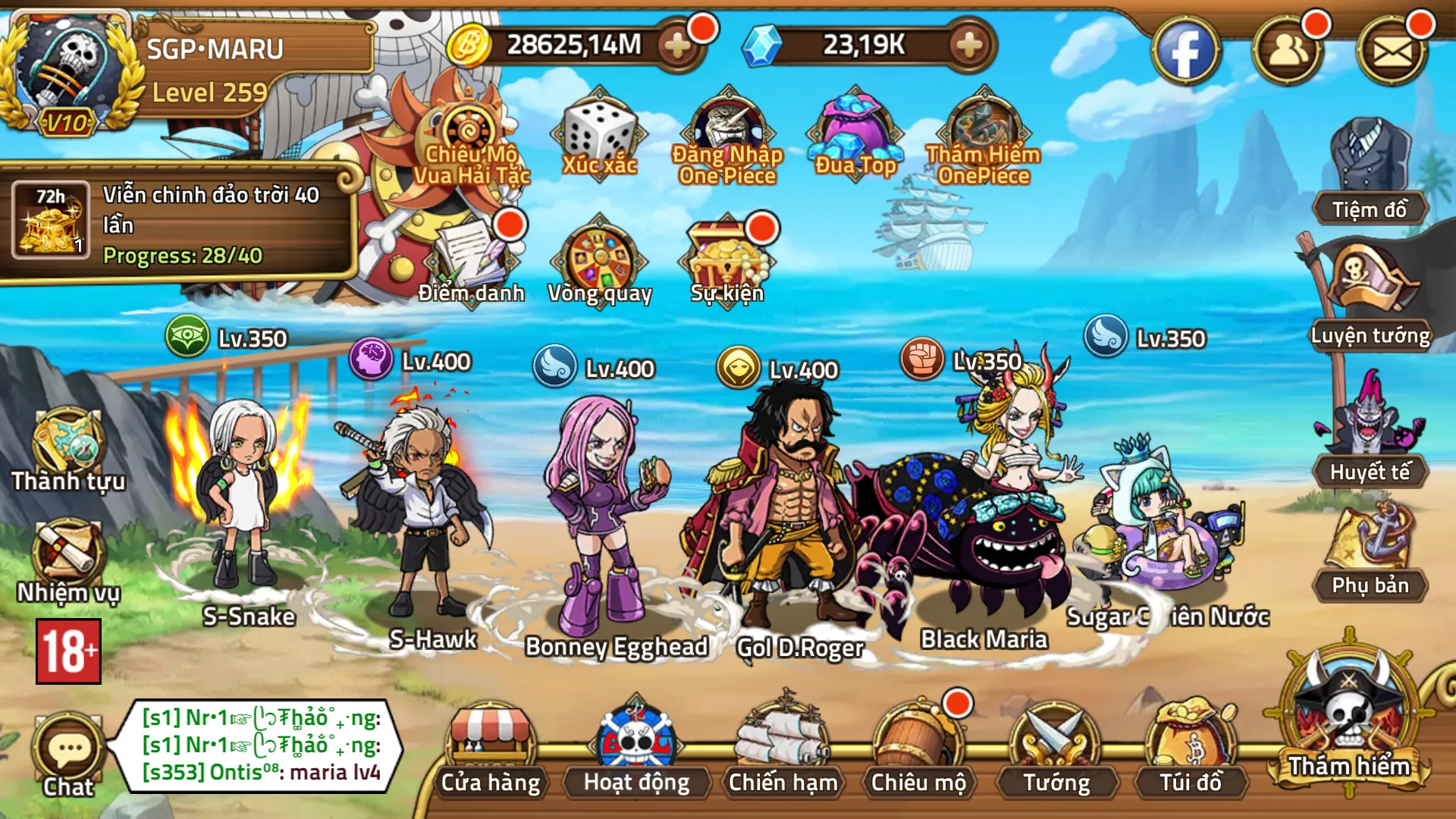
Task: Open the Huyết tế blood sacrifice feature
Action: [1369, 444]
